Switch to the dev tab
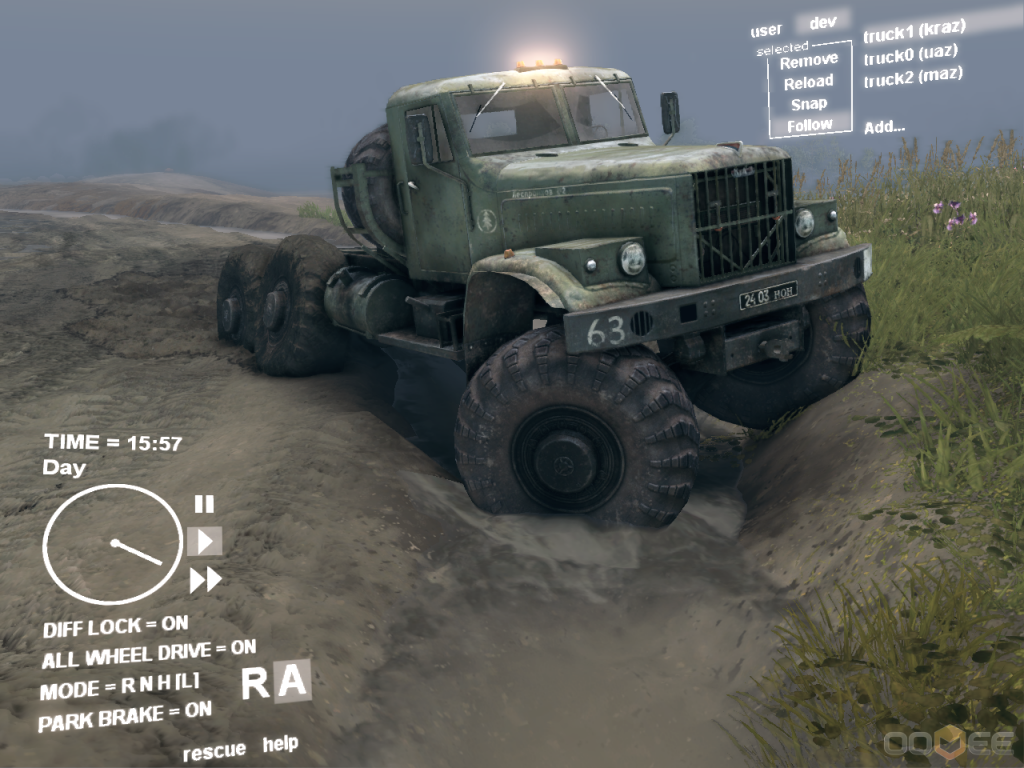Image resolution: width=1024 pixels, height=768 pixels. point(823,22)
